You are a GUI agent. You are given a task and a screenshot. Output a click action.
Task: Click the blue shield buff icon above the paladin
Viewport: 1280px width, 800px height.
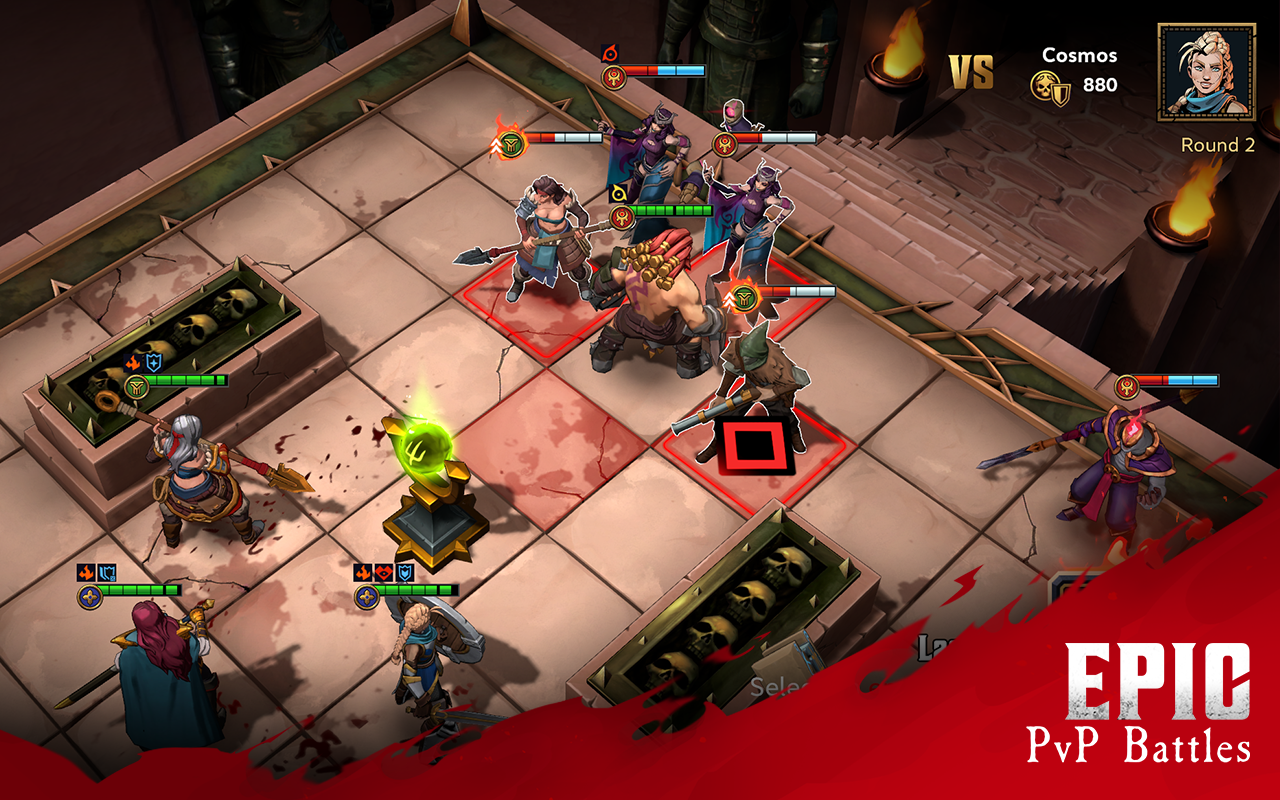404,573
